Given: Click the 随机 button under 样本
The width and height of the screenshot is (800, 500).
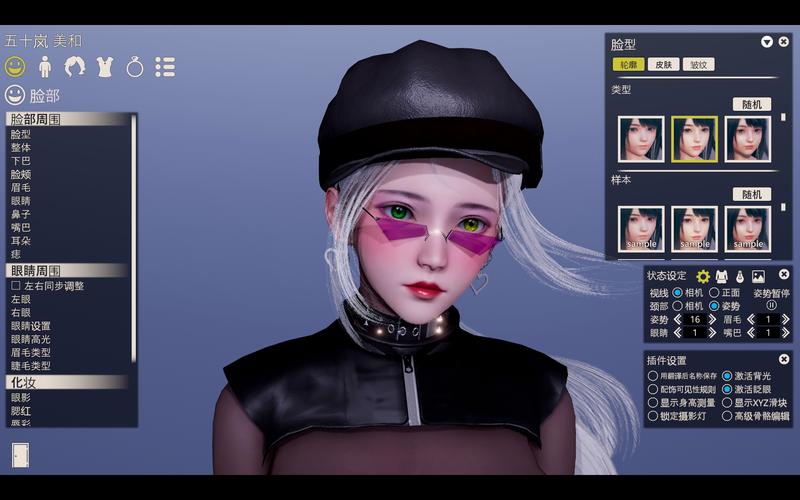Looking at the screenshot, I should pyautogui.click(x=751, y=194).
